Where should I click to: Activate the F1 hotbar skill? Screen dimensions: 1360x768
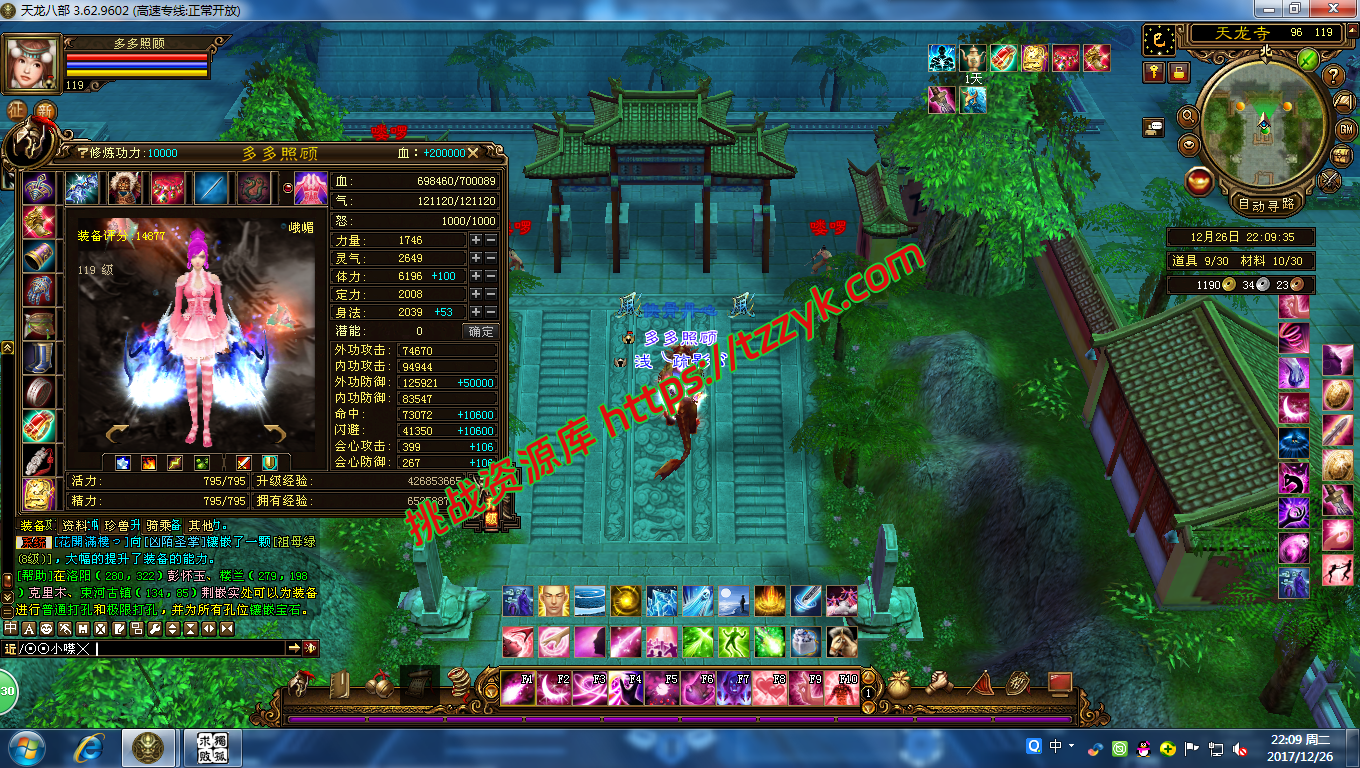click(x=517, y=688)
